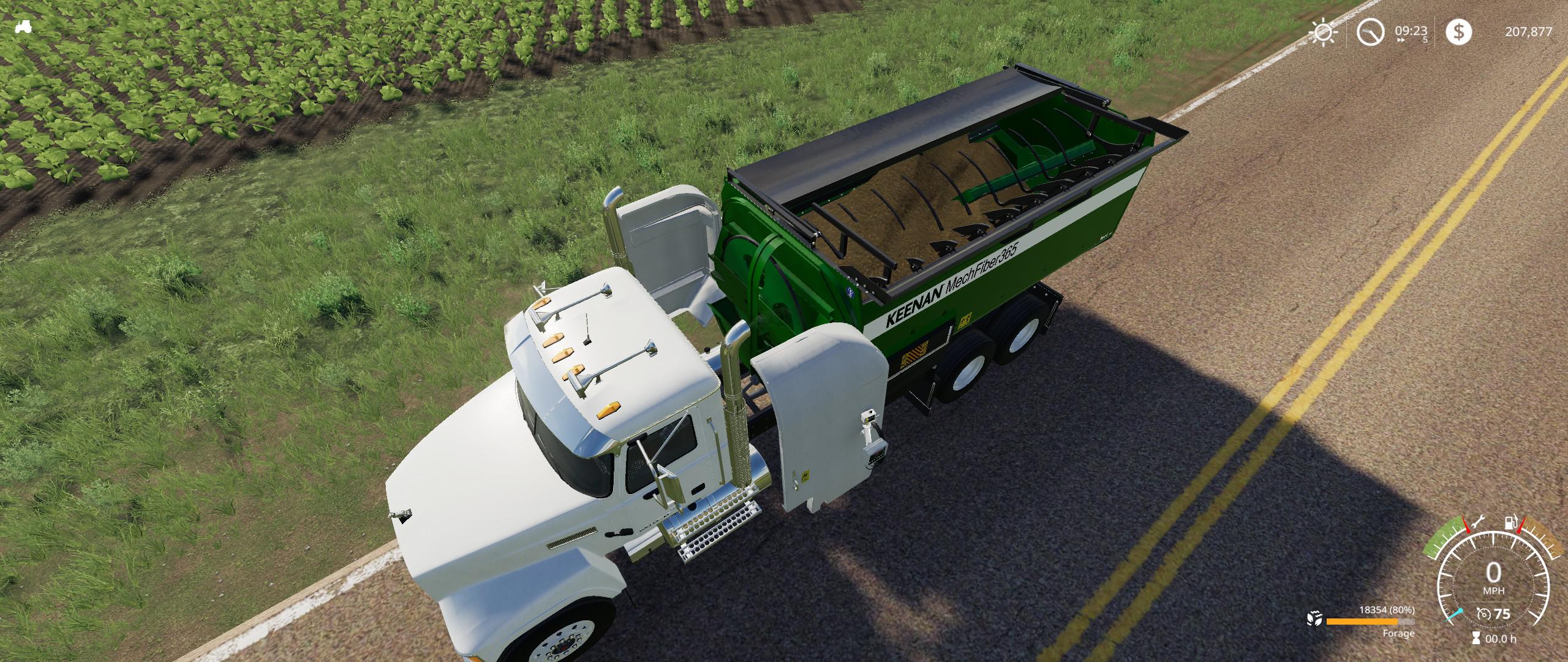The height and width of the screenshot is (662, 1568).
Task: Select the sun weather icon
Action: point(1324,32)
